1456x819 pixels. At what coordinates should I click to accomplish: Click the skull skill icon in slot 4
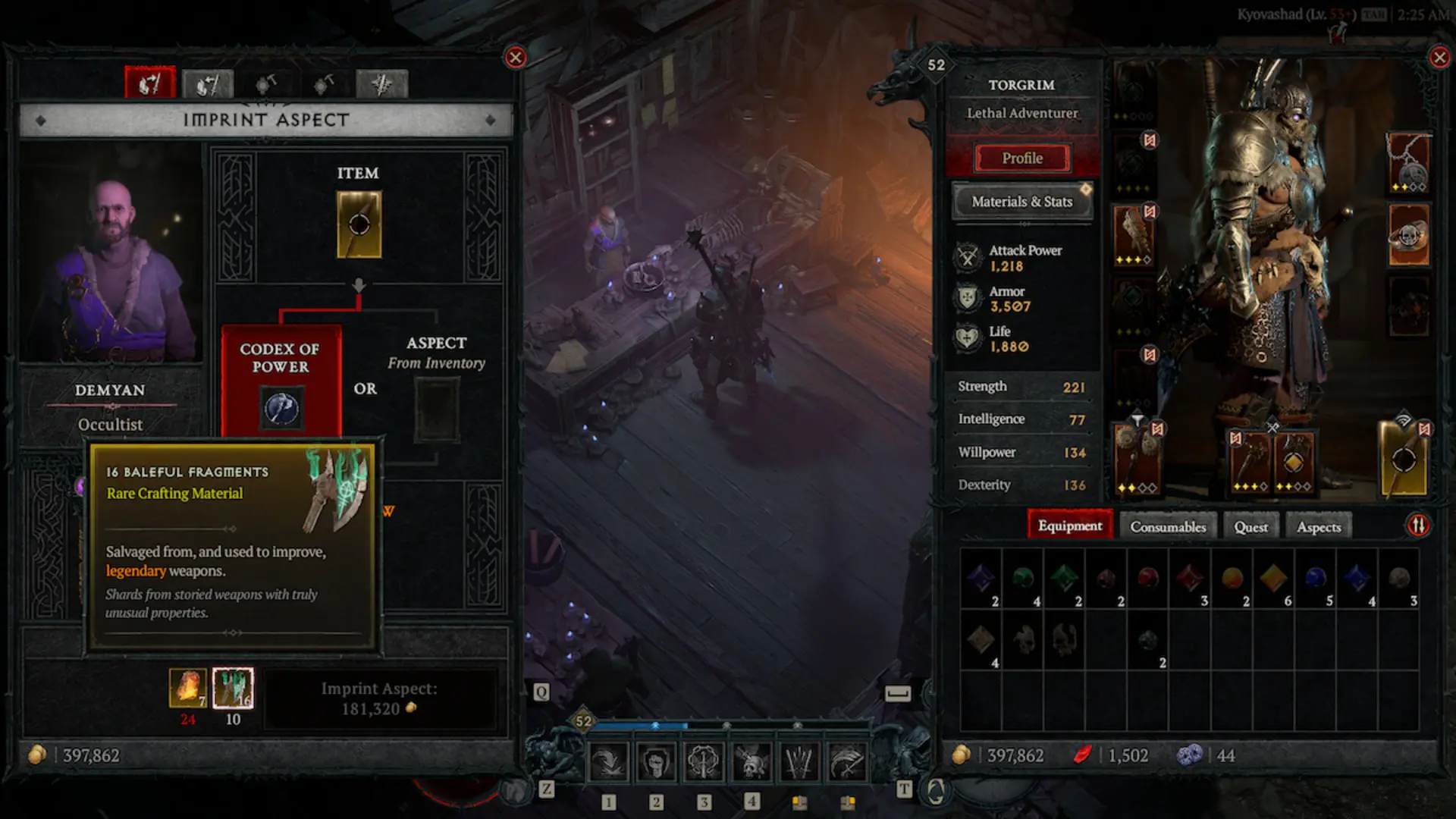[x=752, y=762]
